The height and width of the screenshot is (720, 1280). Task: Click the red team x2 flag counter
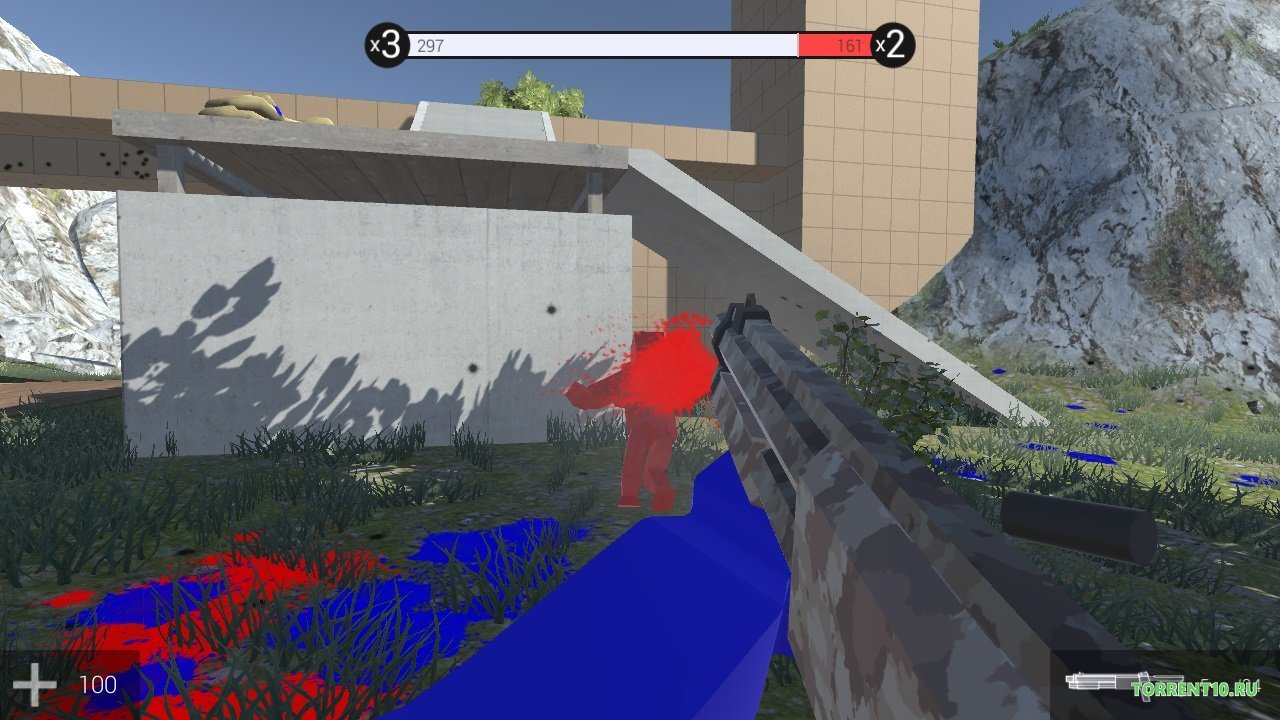[x=893, y=44]
